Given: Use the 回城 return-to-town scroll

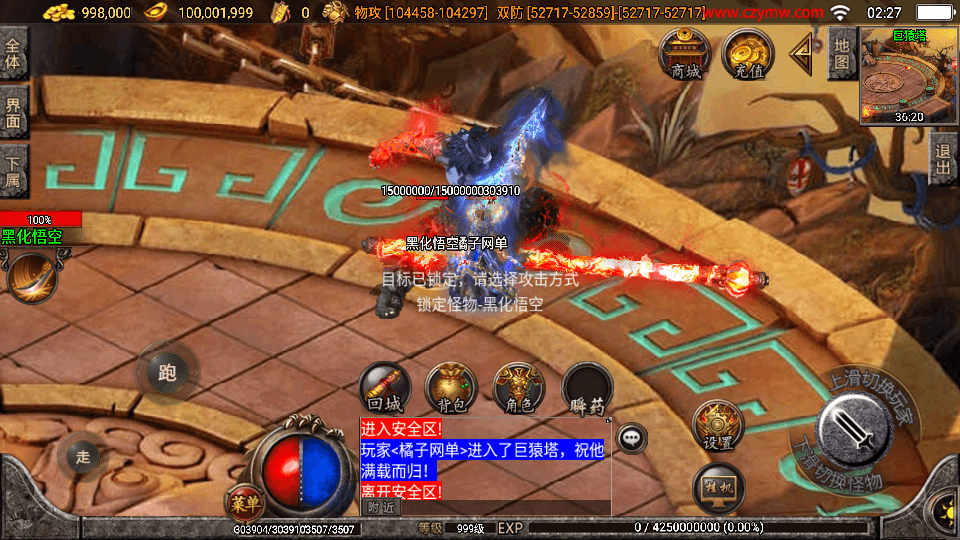Looking at the screenshot, I should click(385, 388).
